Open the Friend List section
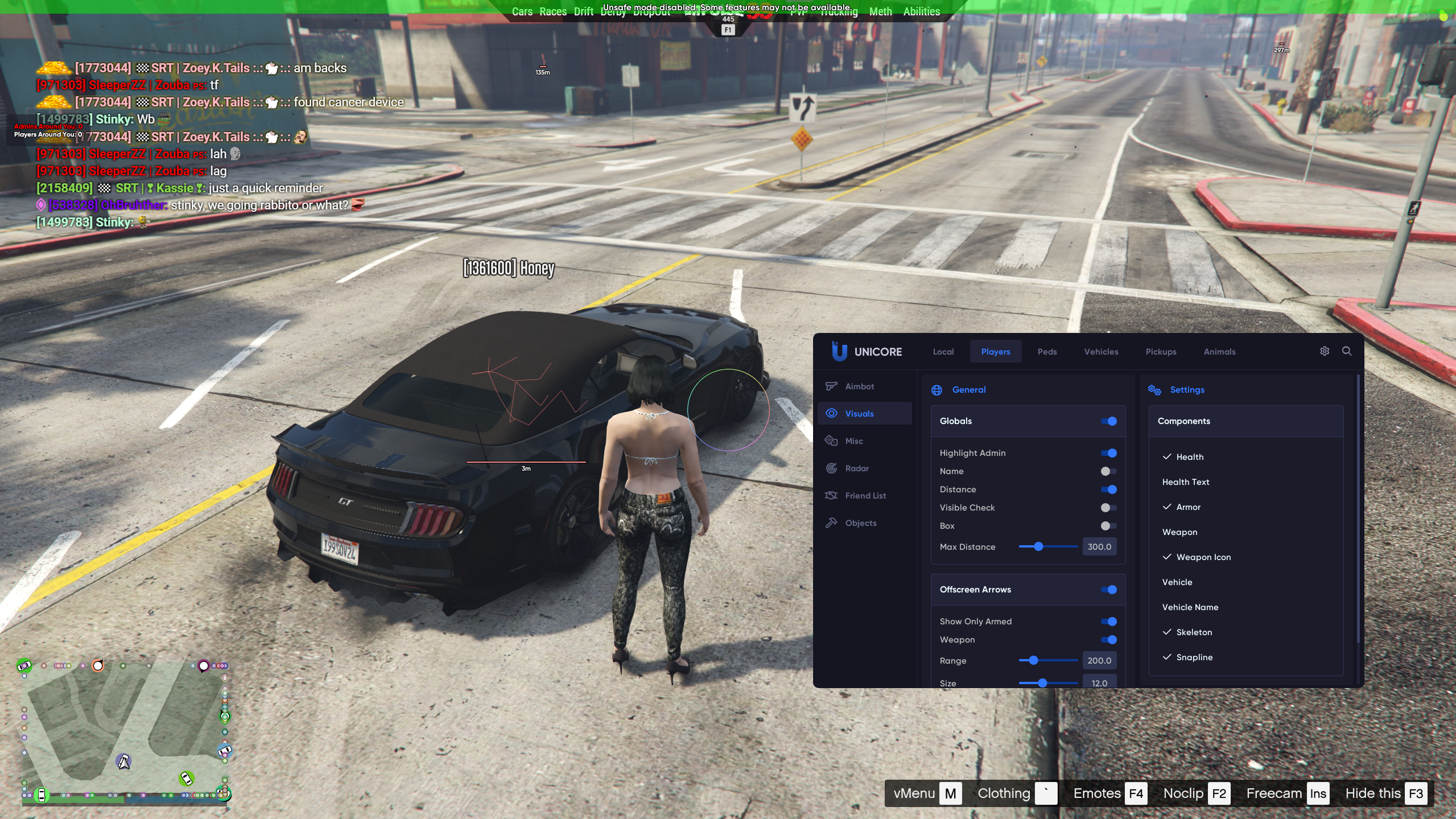This screenshot has width=1456, height=819. [865, 496]
